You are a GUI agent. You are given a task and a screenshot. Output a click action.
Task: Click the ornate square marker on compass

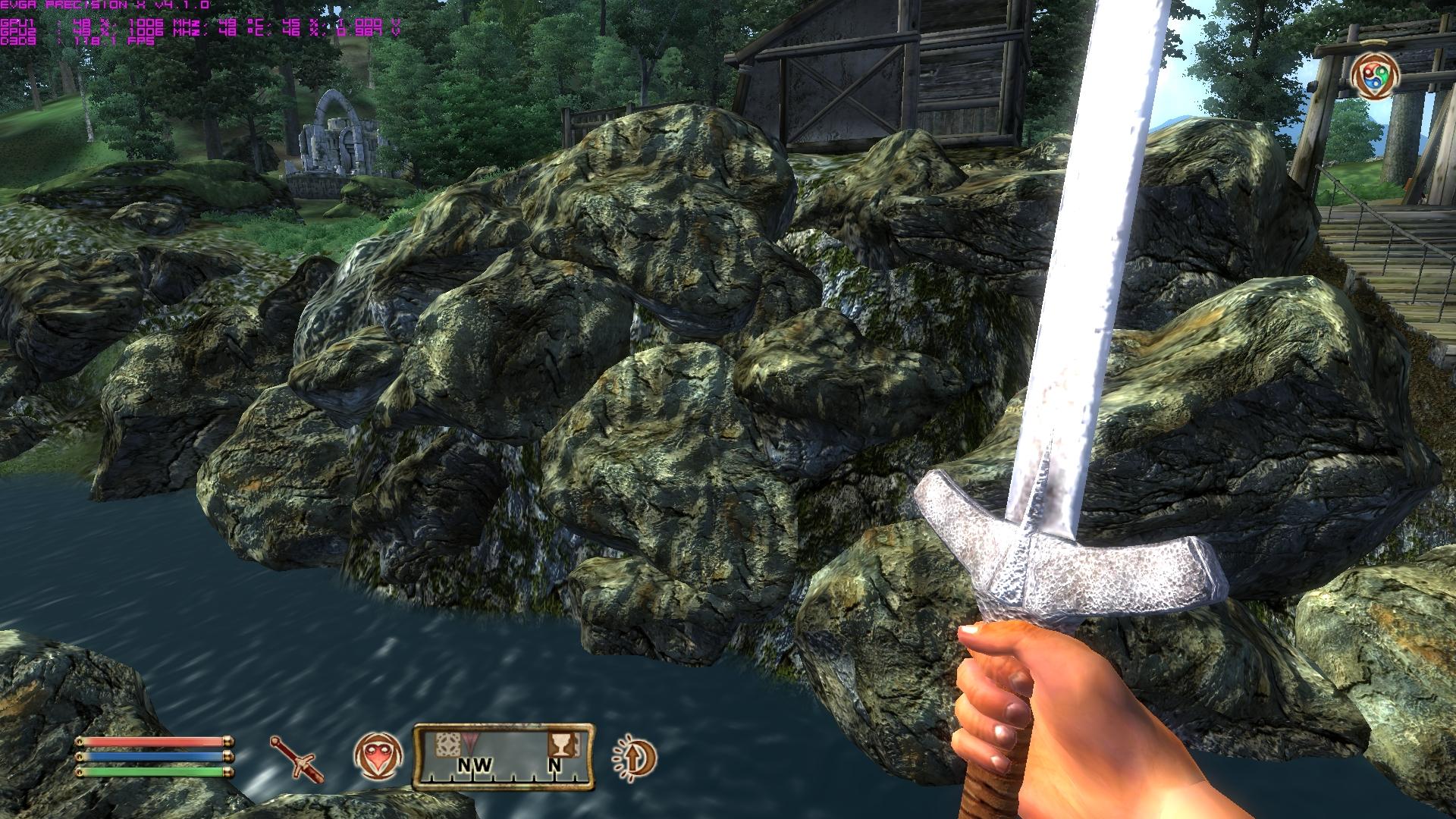click(447, 744)
